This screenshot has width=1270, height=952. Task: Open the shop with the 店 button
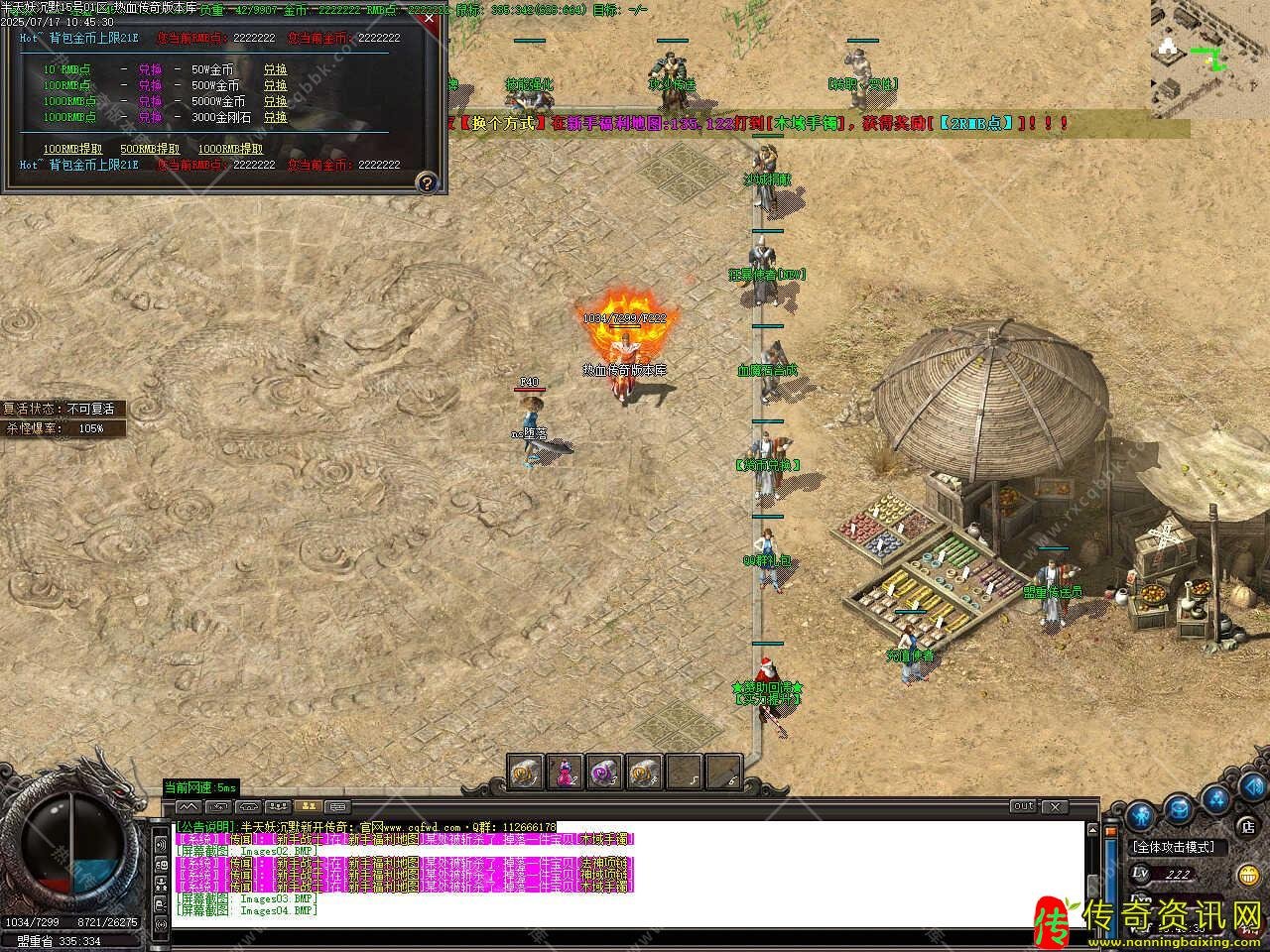(x=1248, y=825)
